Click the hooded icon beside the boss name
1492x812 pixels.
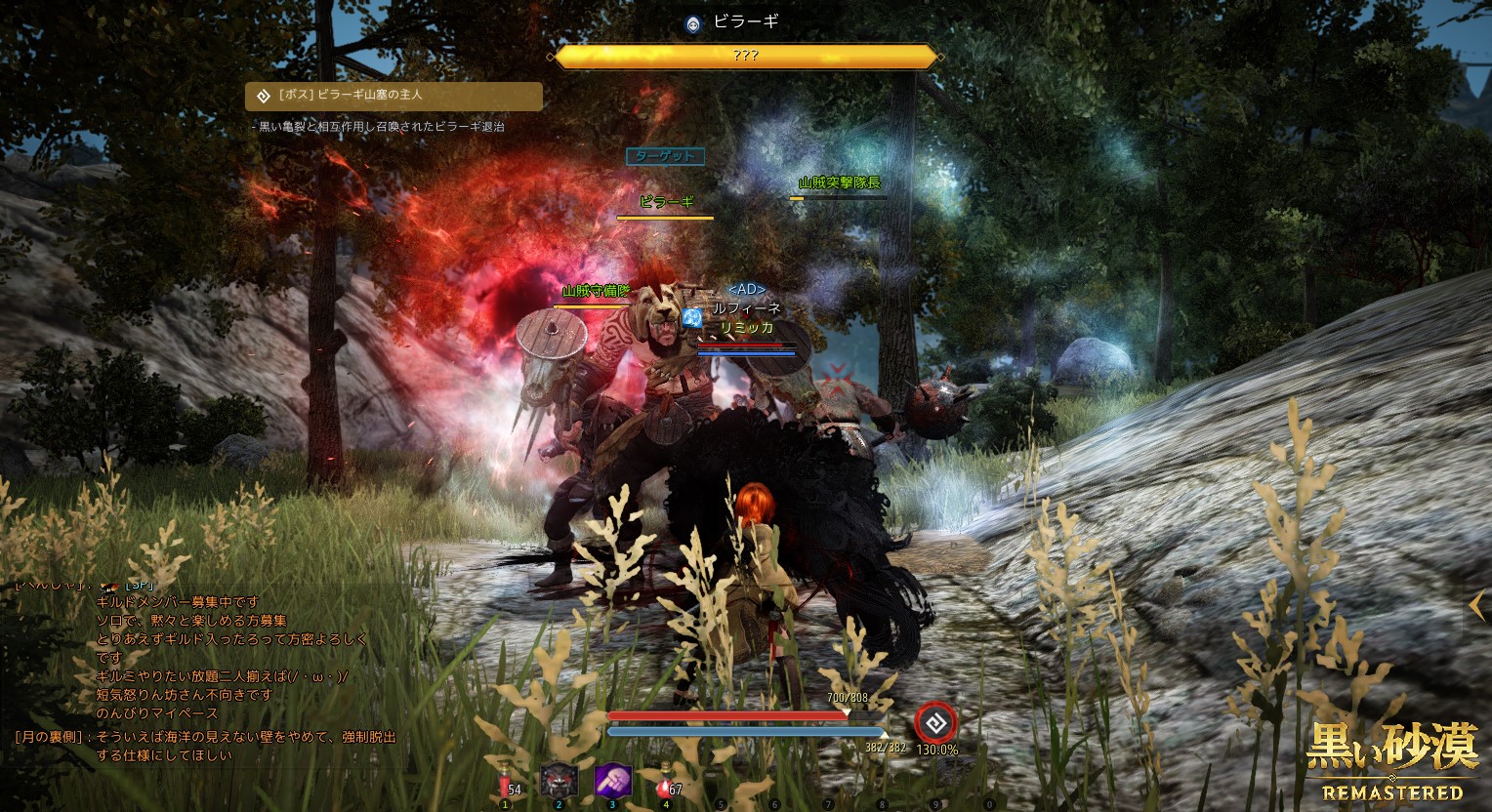click(x=693, y=24)
